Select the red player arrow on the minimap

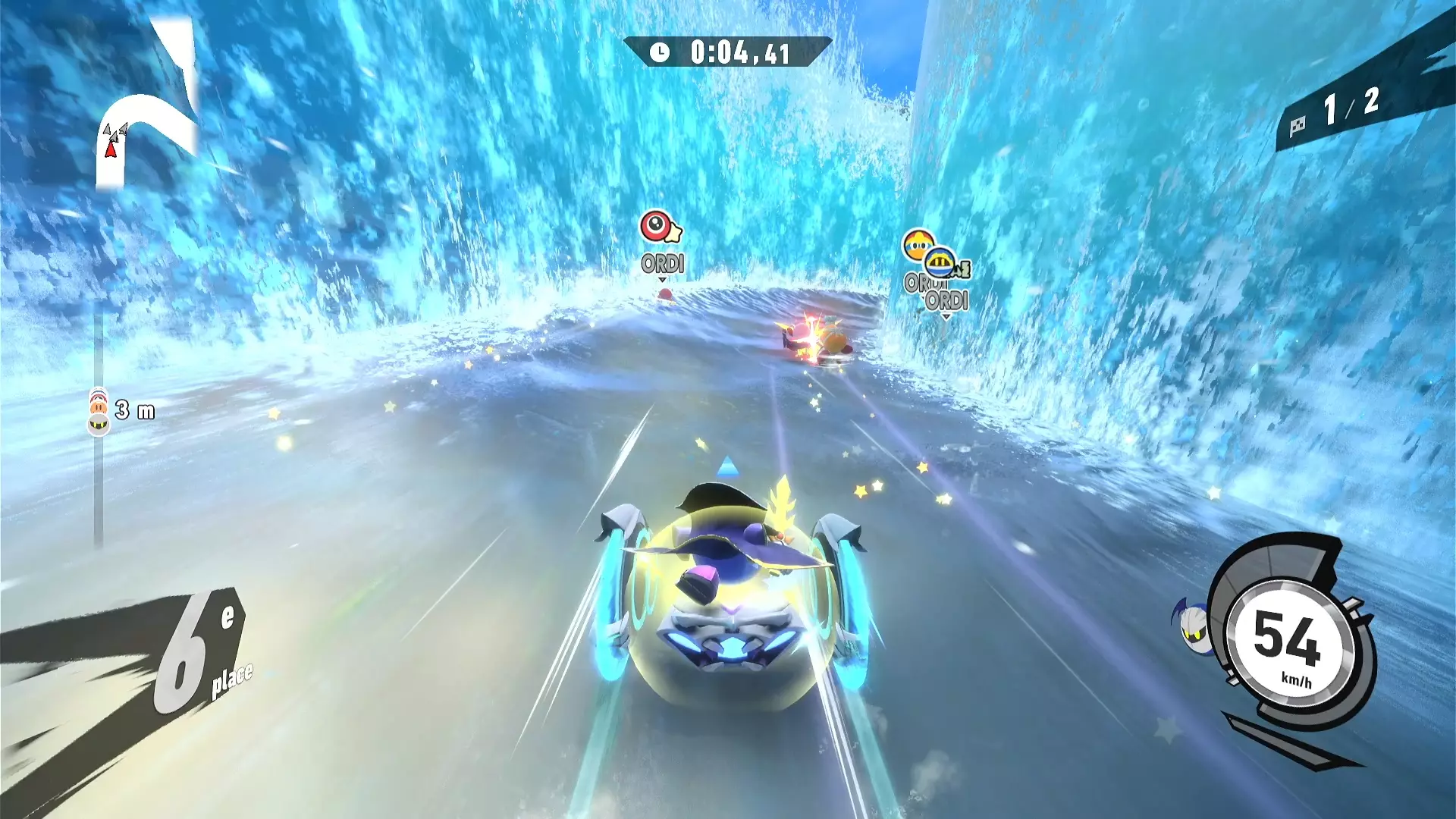111,149
